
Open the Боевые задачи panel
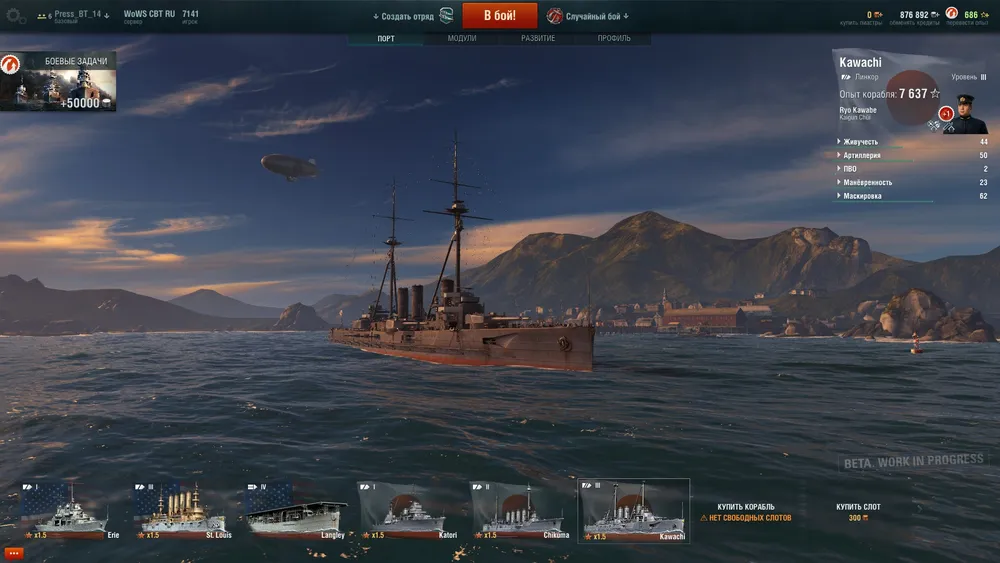click(58, 82)
